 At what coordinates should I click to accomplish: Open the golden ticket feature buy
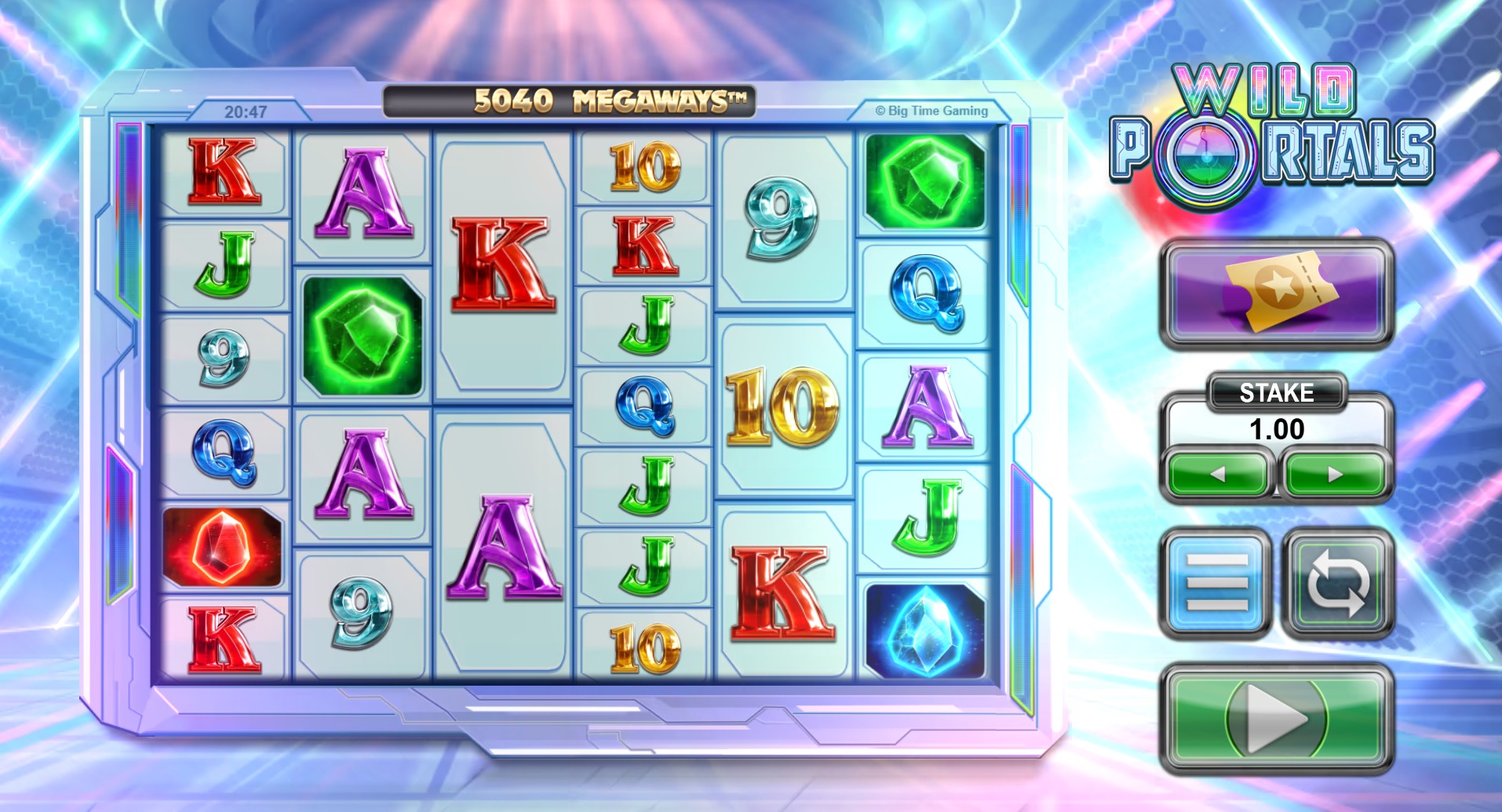[x=1276, y=293]
